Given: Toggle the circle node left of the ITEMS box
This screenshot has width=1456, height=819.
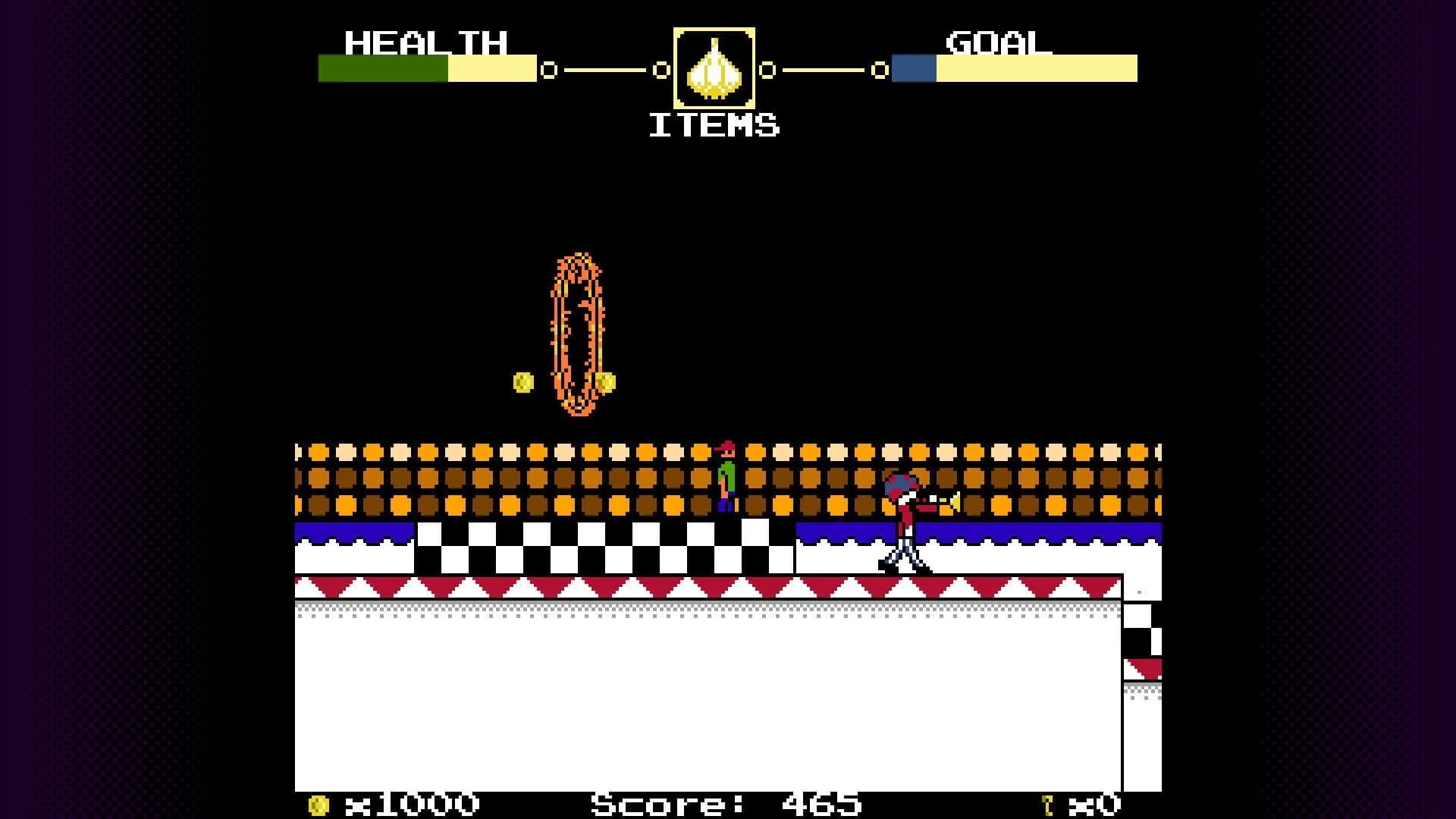Looking at the screenshot, I should pyautogui.click(x=661, y=71).
